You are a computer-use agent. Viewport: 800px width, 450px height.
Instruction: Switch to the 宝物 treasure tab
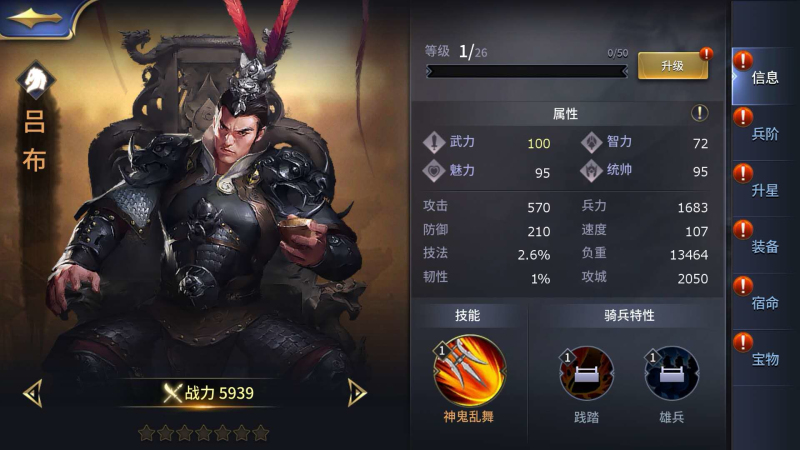pyautogui.click(x=764, y=358)
